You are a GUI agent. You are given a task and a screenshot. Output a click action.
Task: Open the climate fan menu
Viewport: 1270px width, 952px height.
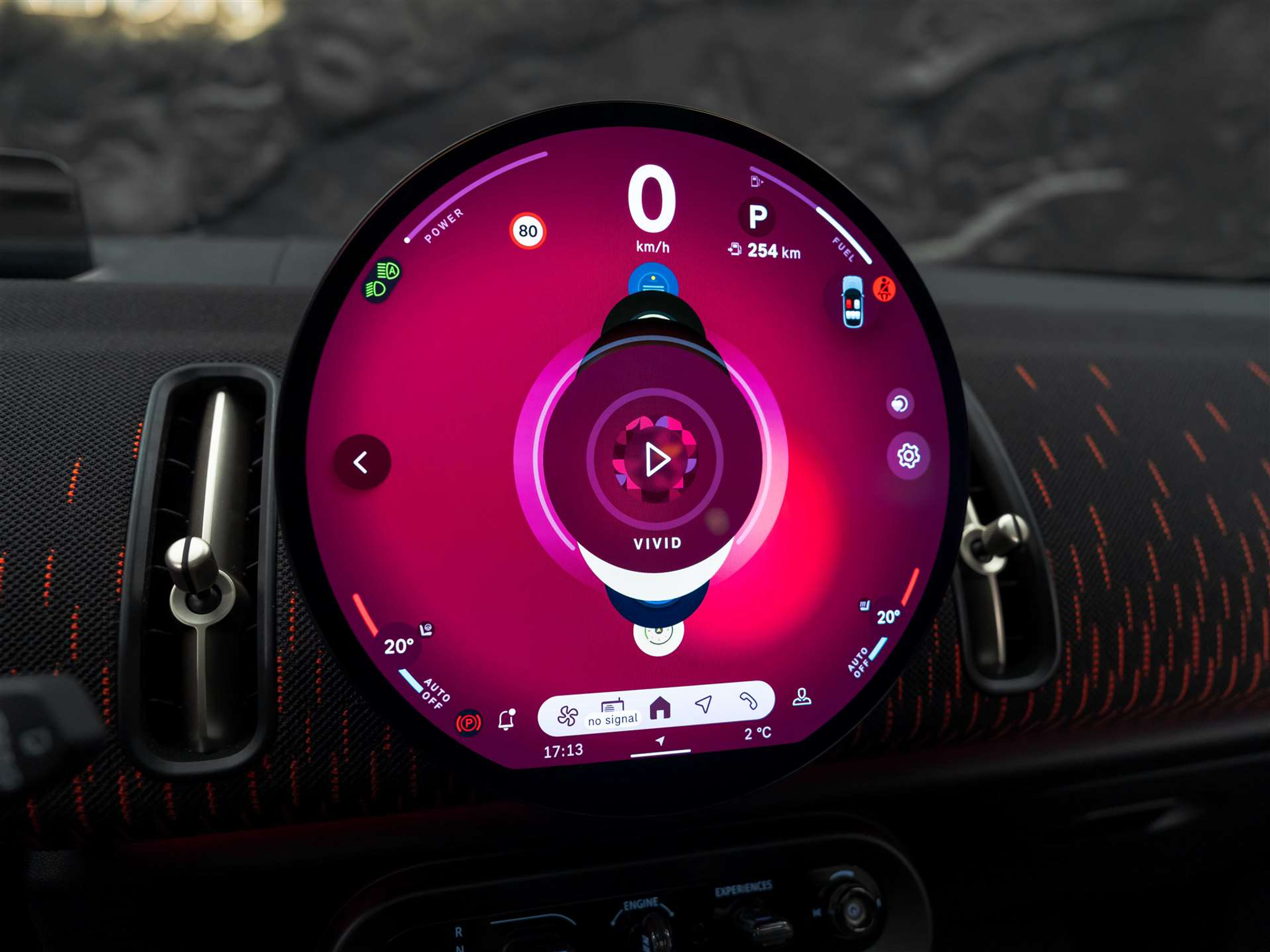click(567, 715)
